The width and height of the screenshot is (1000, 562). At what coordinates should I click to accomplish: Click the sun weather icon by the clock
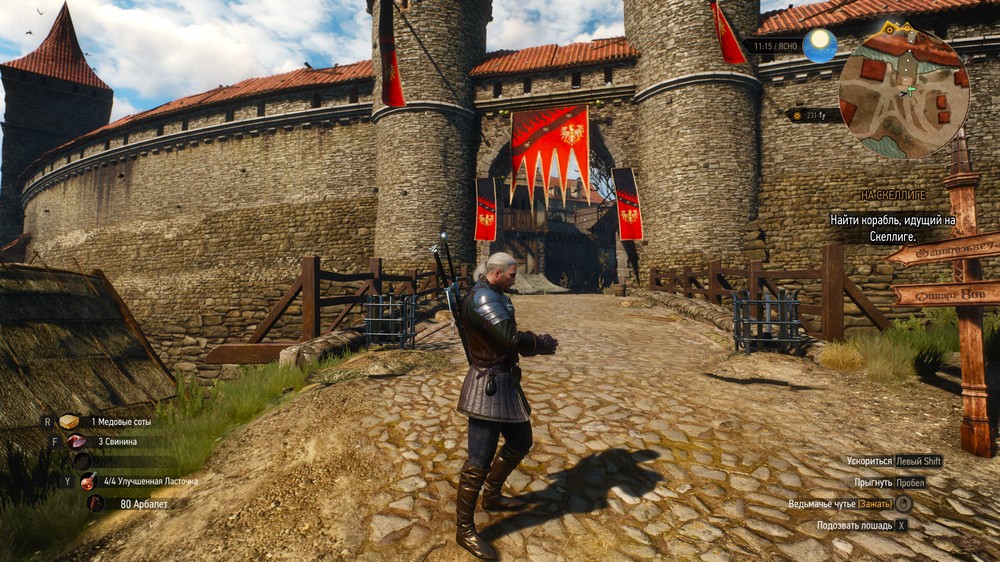click(x=819, y=46)
